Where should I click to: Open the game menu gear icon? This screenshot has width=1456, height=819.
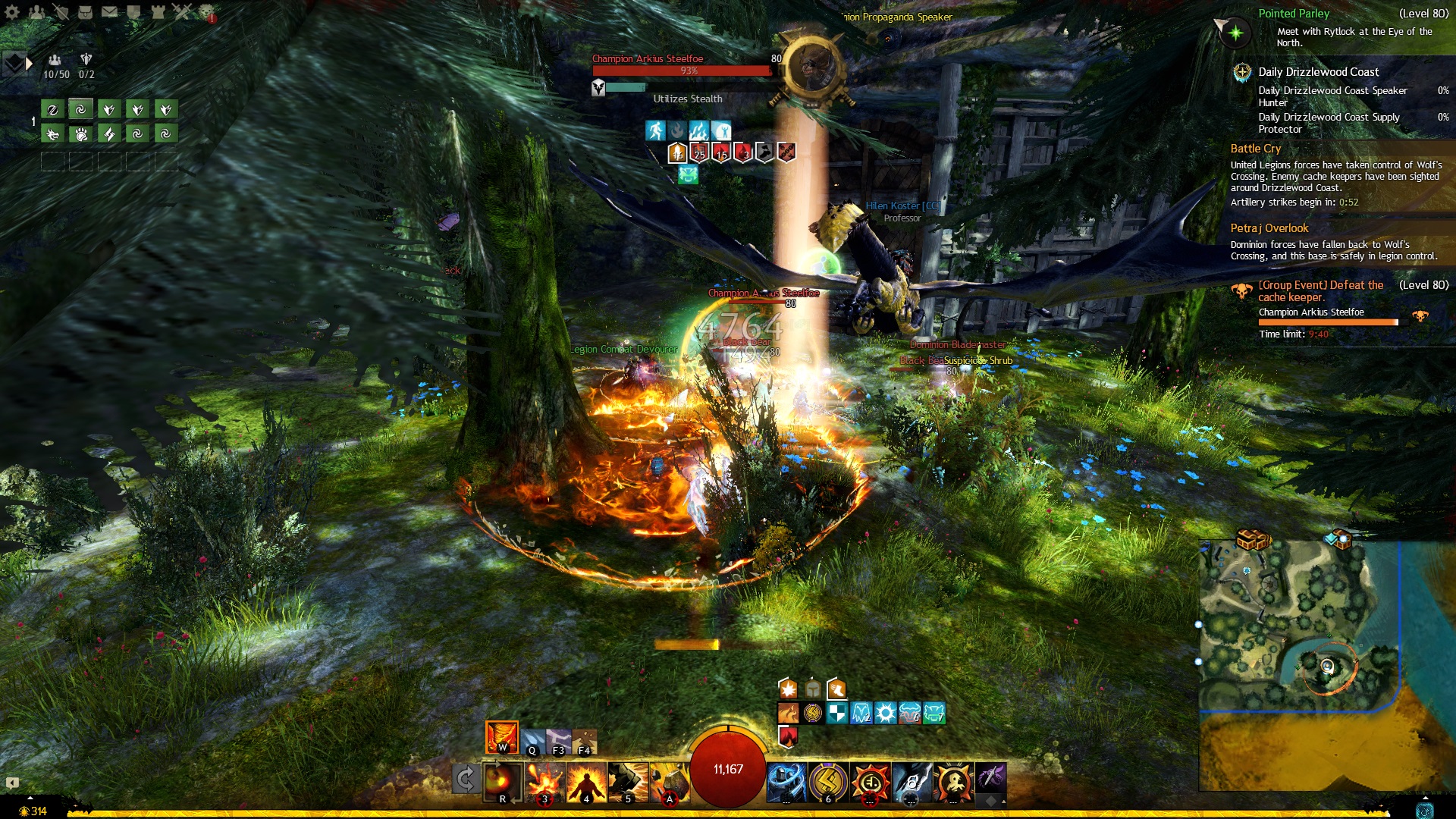tap(12, 11)
